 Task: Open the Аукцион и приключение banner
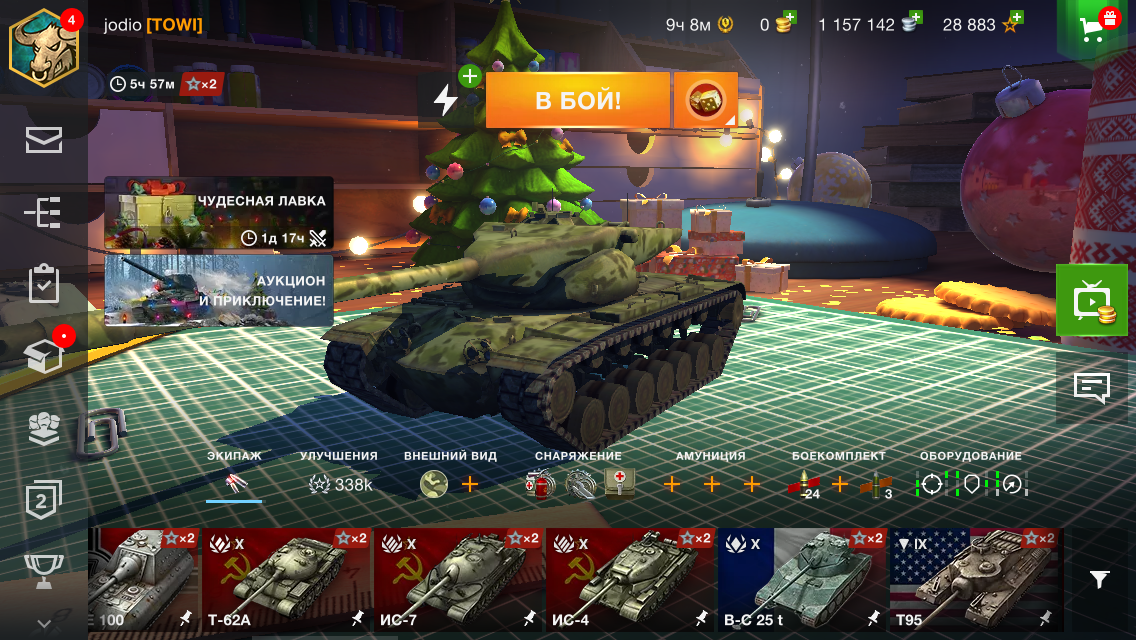218,290
